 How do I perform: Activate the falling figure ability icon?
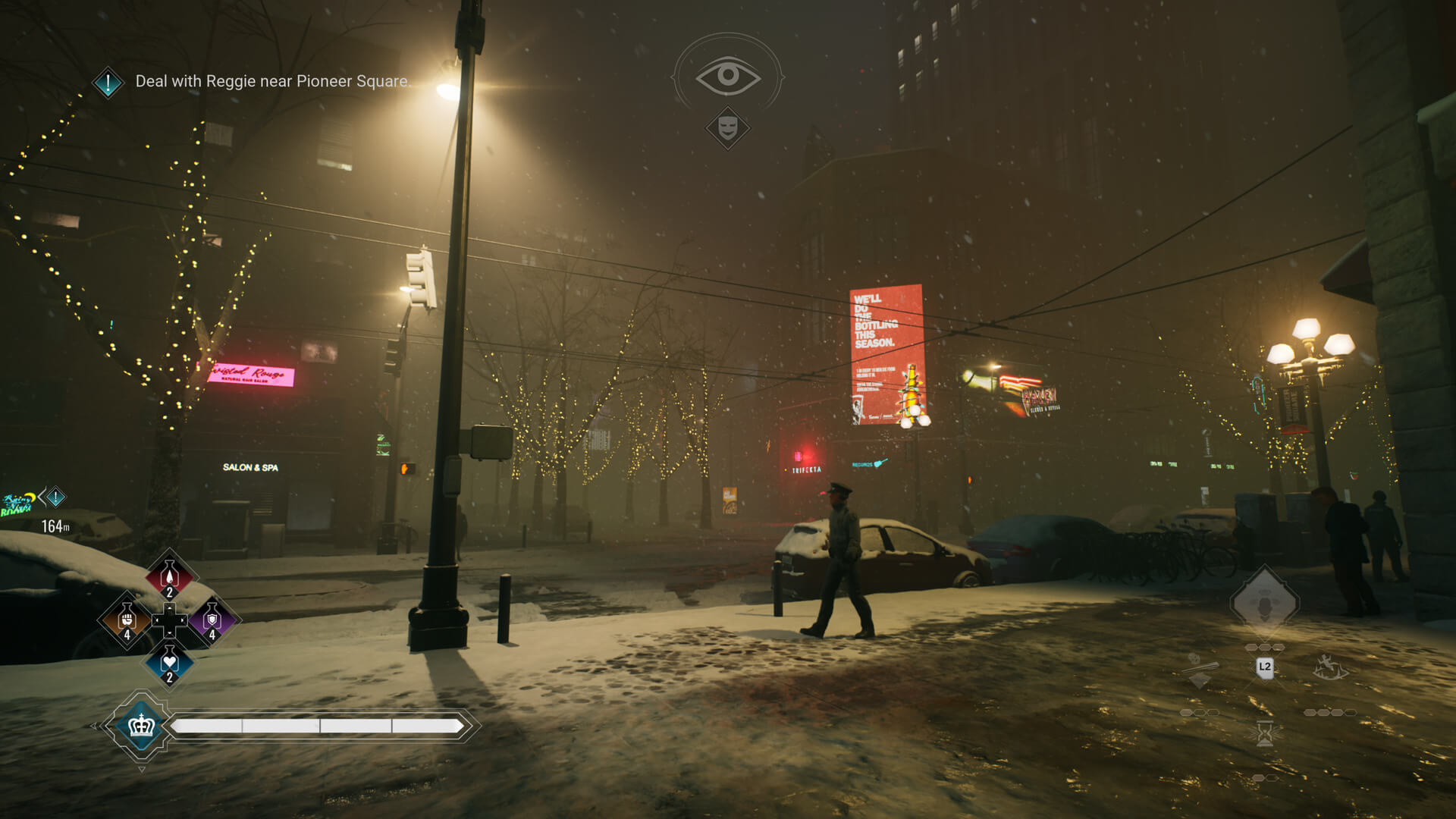point(1329,667)
